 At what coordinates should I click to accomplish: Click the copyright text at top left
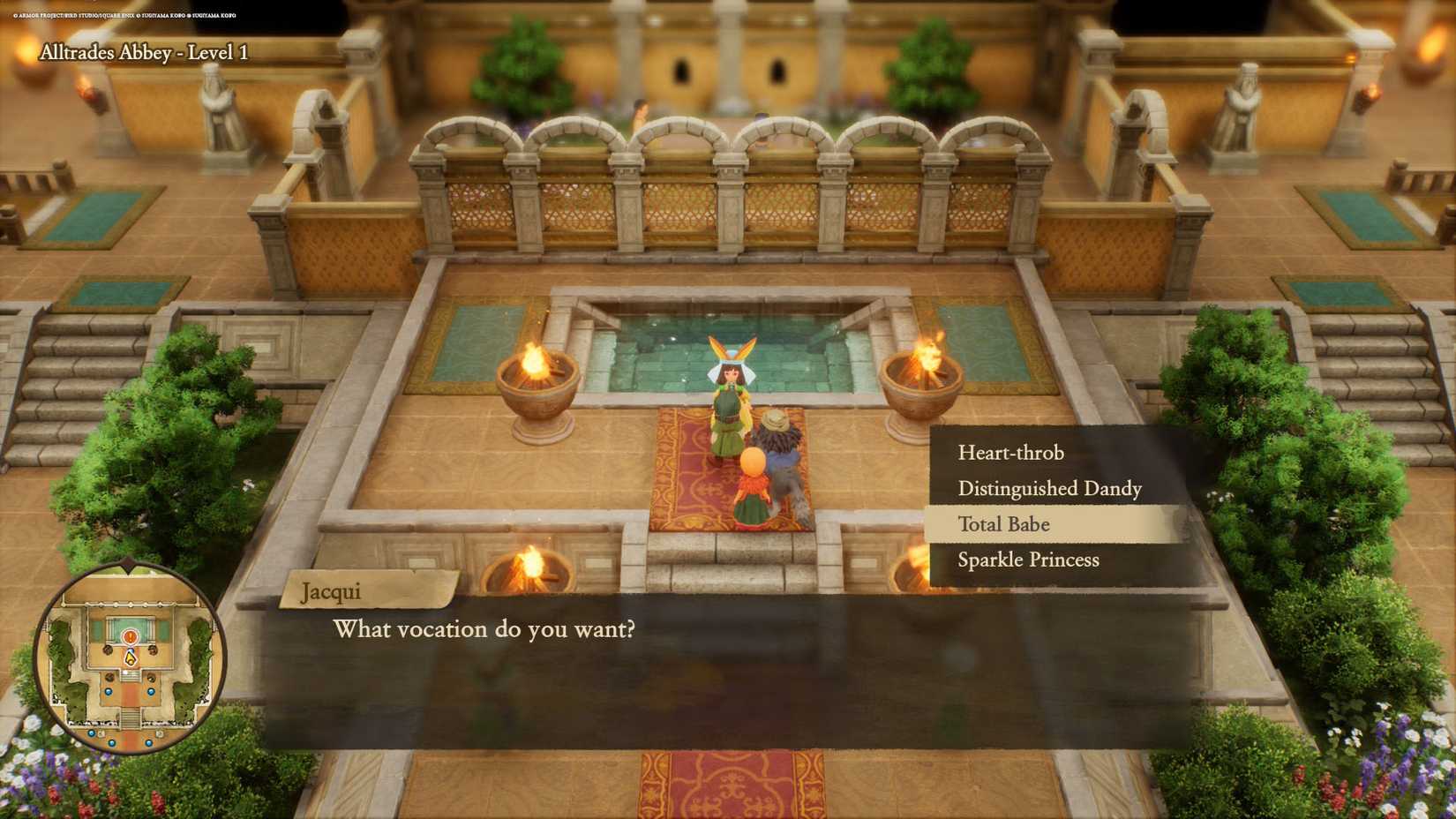(x=124, y=15)
